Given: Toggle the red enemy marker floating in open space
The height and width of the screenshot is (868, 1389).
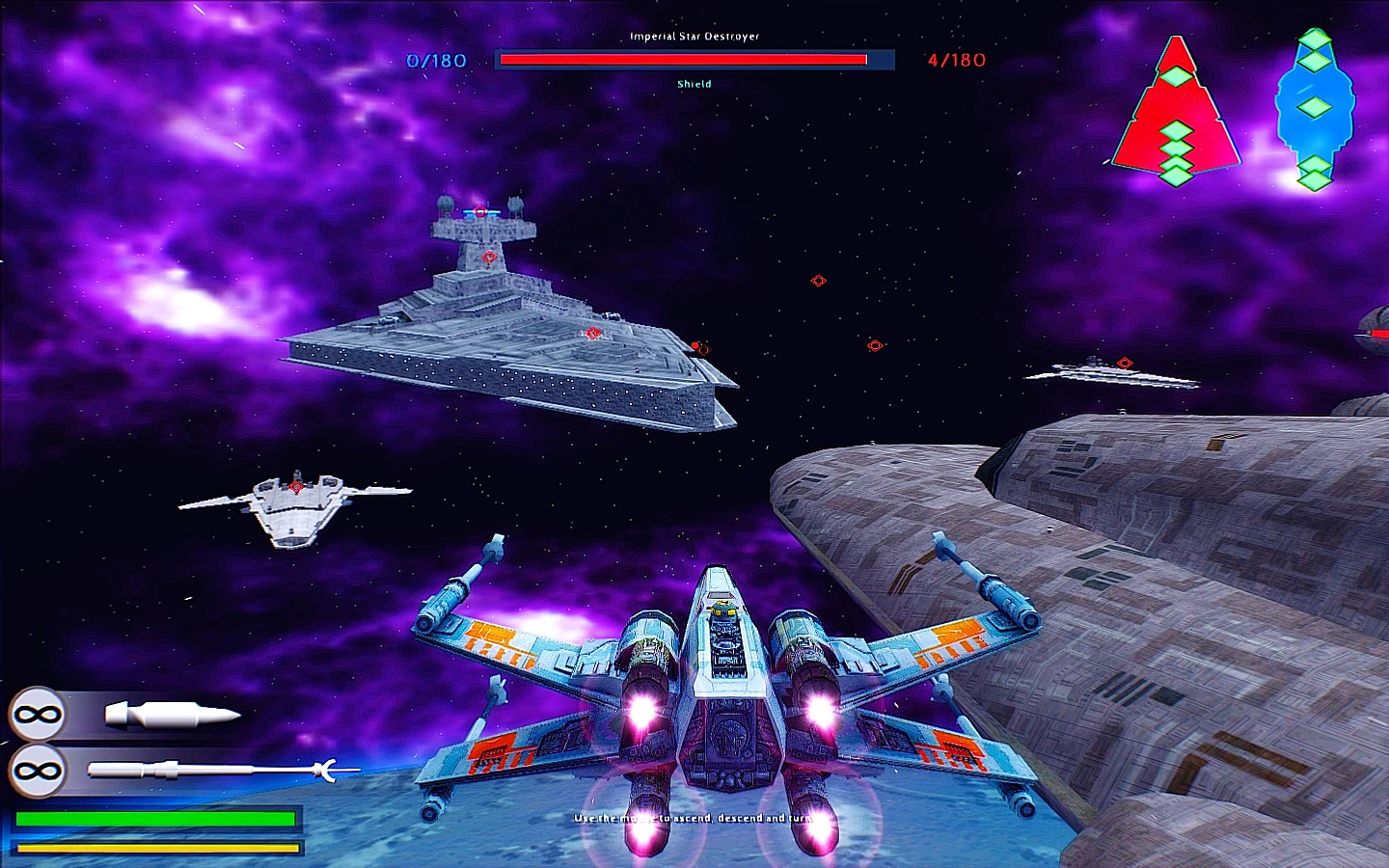Looking at the screenshot, I should 817,281.
